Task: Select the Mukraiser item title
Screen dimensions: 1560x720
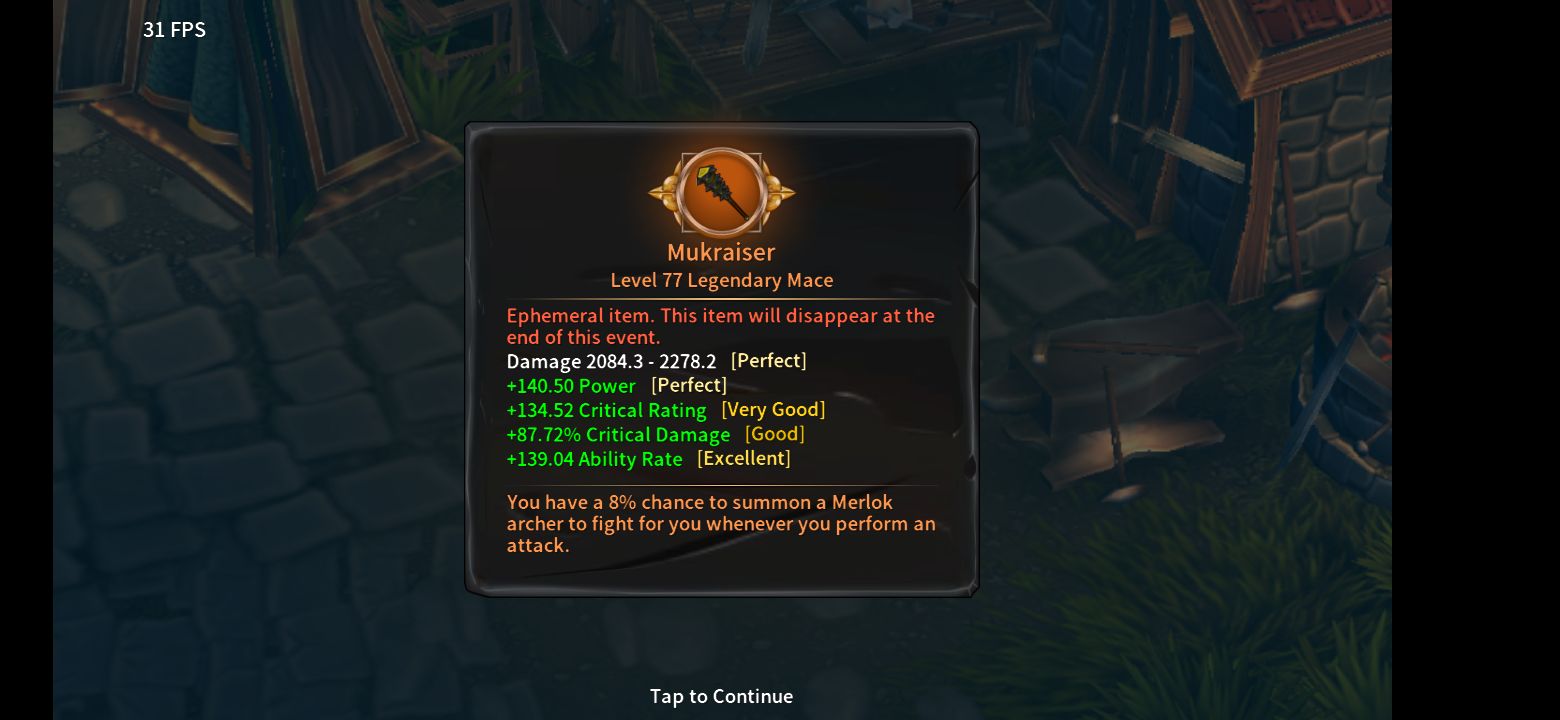Action: (x=721, y=252)
